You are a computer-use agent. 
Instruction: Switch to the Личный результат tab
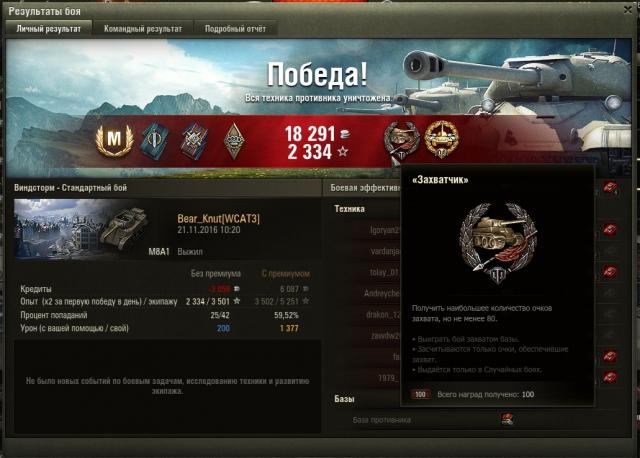point(47,29)
